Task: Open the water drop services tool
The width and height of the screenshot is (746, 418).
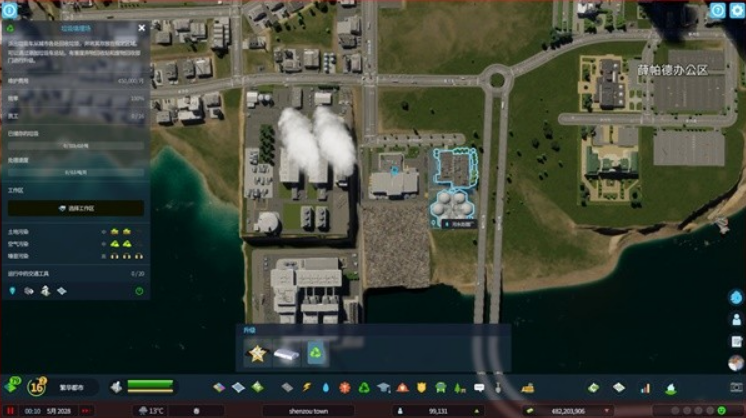Action: pos(326,387)
